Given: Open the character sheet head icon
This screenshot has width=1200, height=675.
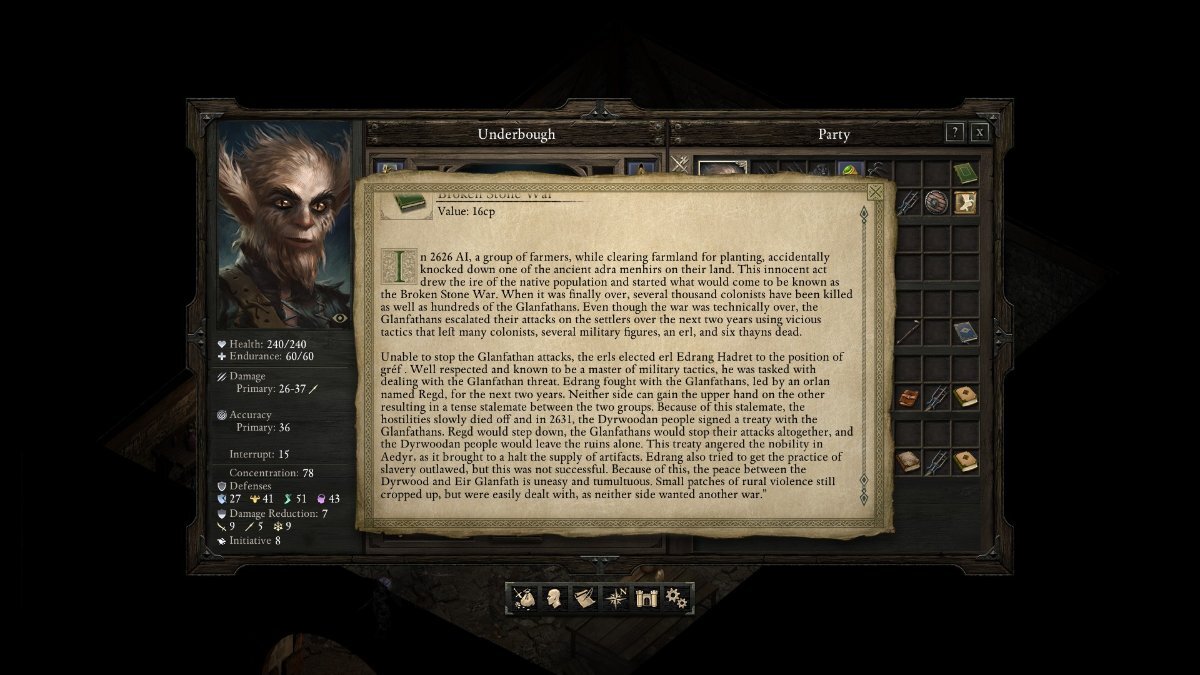Looking at the screenshot, I should click(553, 598).
